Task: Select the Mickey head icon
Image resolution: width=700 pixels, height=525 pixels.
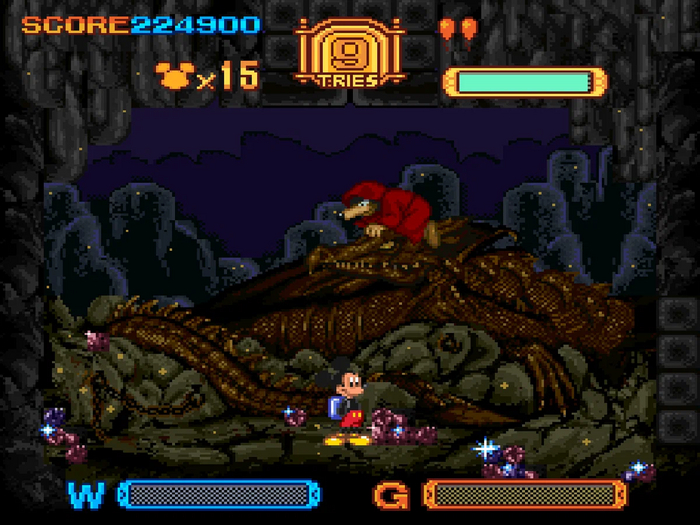Action: (173, 74)
